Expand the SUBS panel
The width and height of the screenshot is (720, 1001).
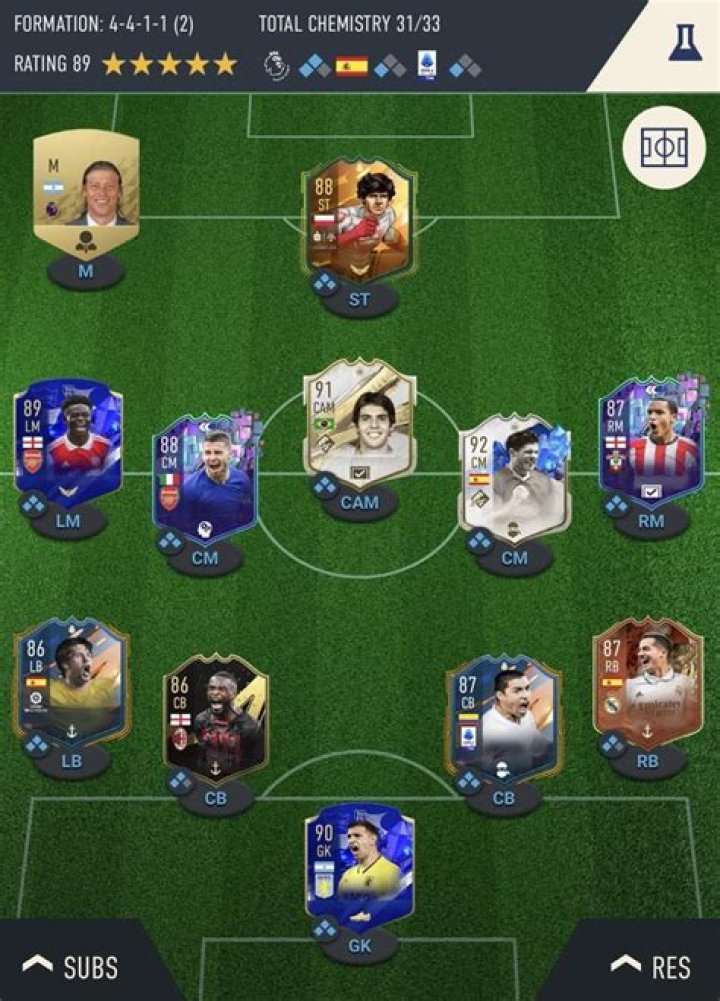click(70, 966)
